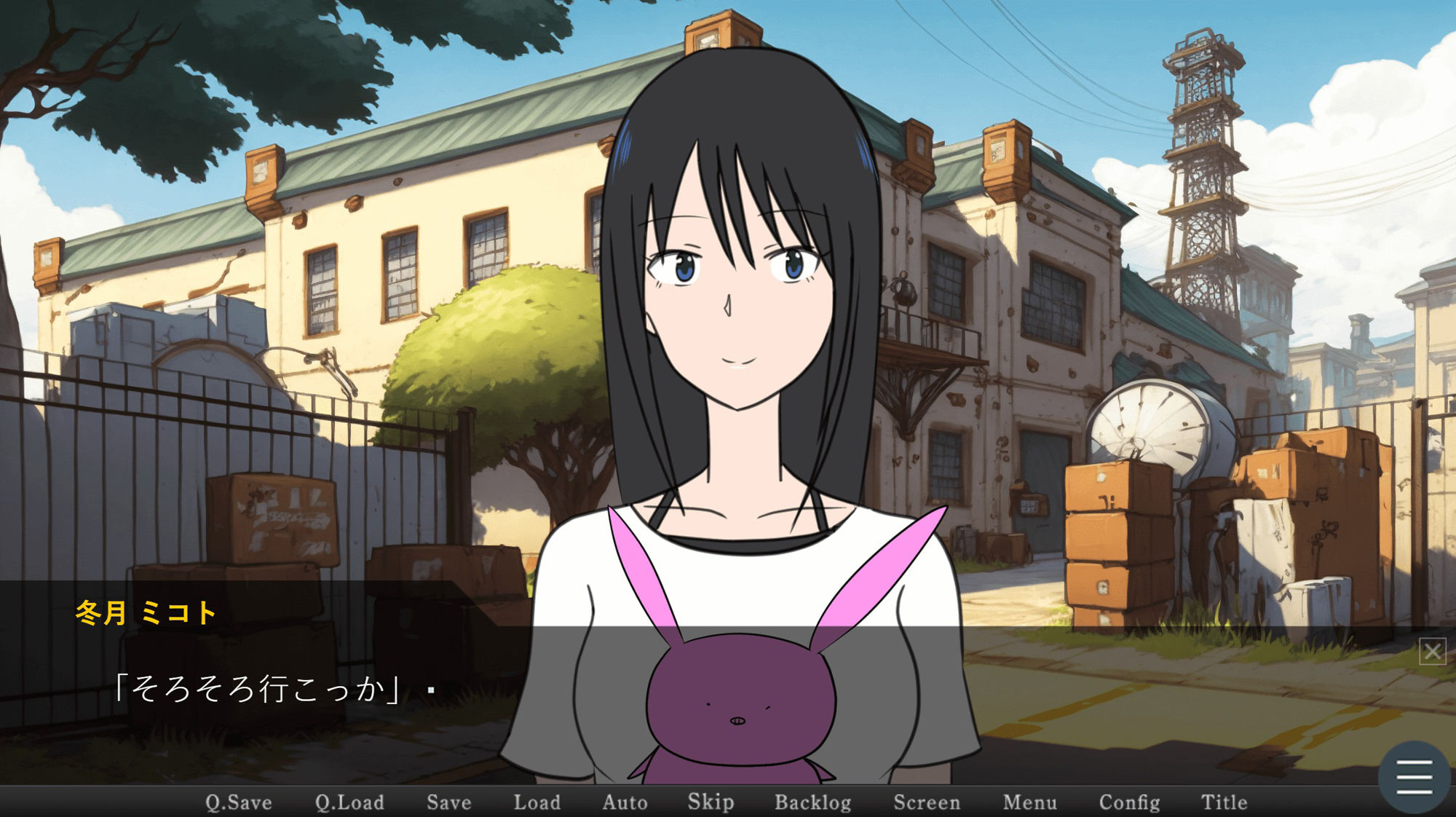Enable Skip mode to fast-forward text
Image resolution: width=1456 pixels, height=817 pixels.
pyautogui.click(x=711, y=802)
